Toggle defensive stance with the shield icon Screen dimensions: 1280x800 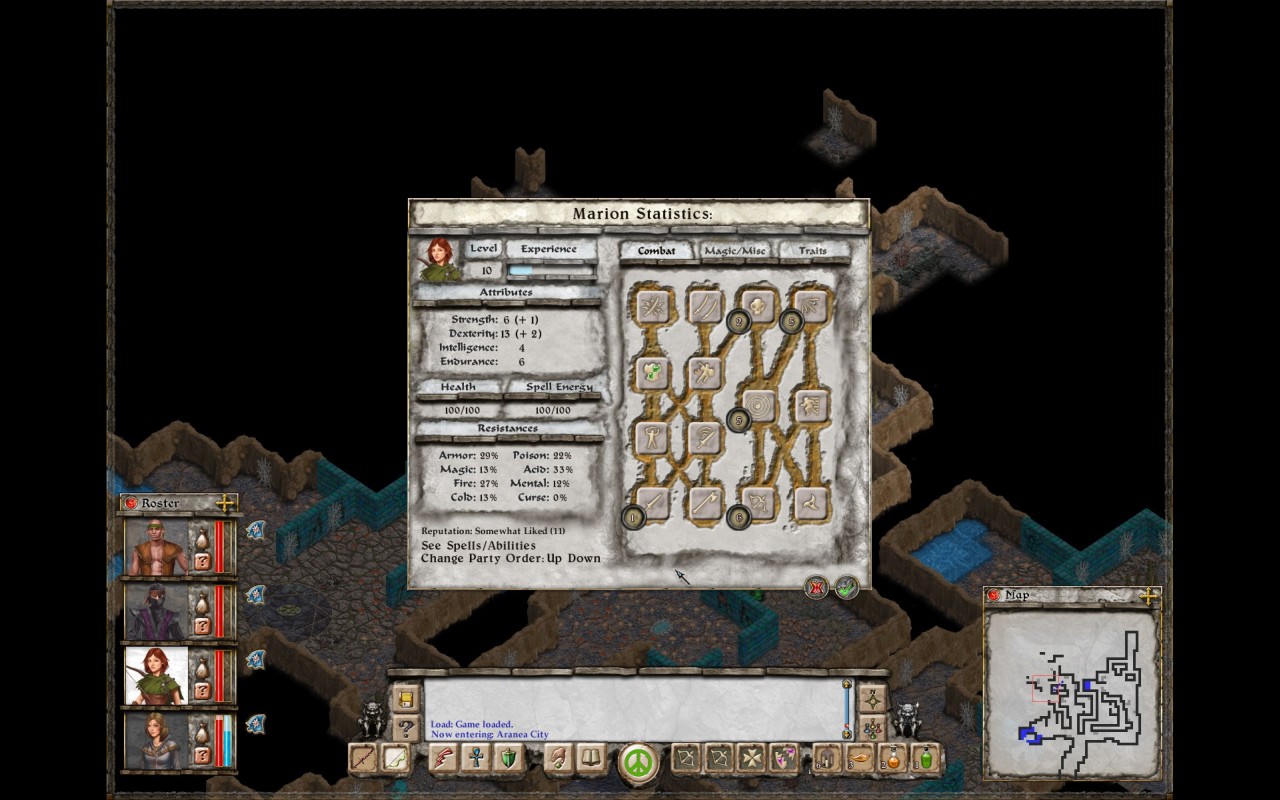coord(507,758)
